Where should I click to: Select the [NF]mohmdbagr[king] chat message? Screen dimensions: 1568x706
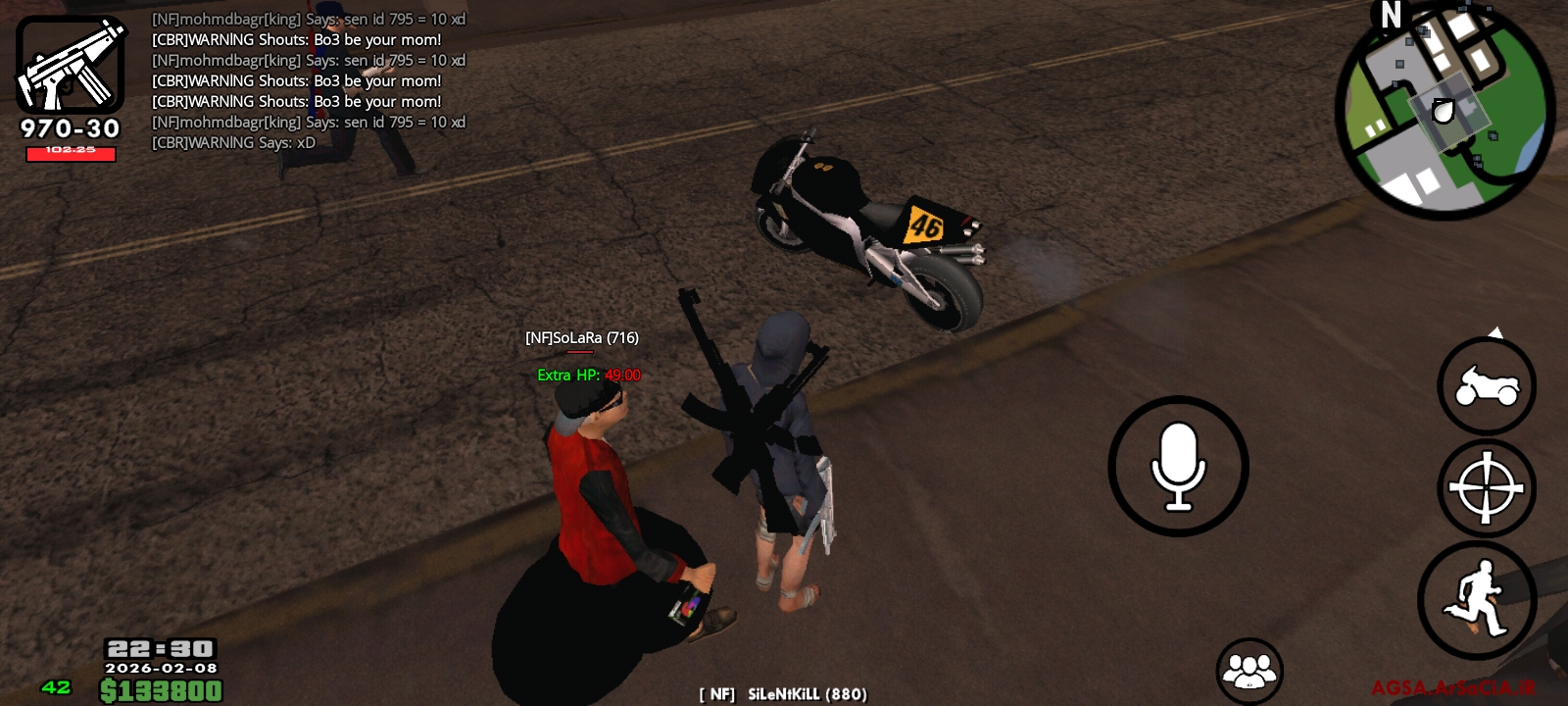309,18
